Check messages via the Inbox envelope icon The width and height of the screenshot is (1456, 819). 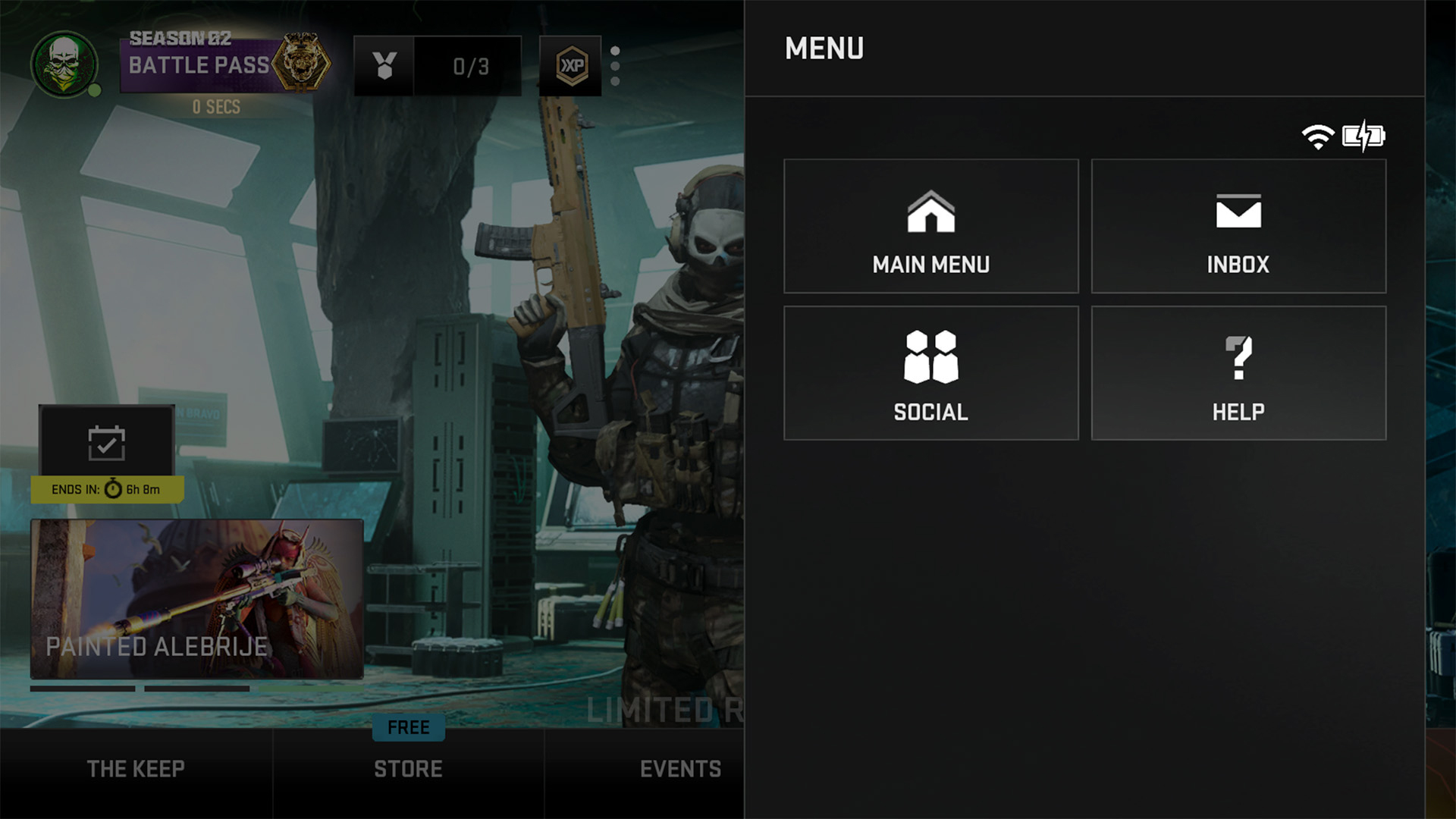(1238, 226)
